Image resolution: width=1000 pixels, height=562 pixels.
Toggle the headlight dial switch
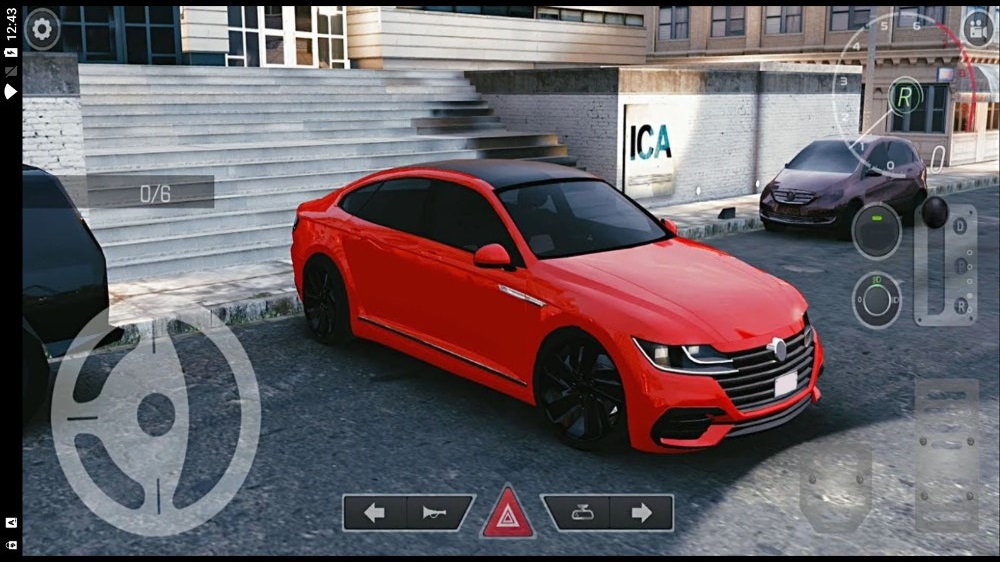(876, 299)
